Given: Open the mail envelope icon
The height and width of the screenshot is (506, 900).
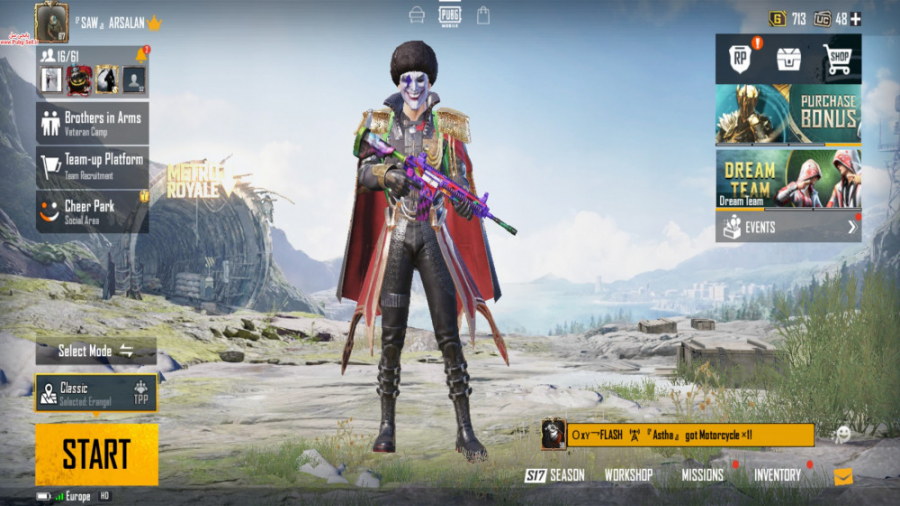Looking at the screenshot, I should 843,477.
